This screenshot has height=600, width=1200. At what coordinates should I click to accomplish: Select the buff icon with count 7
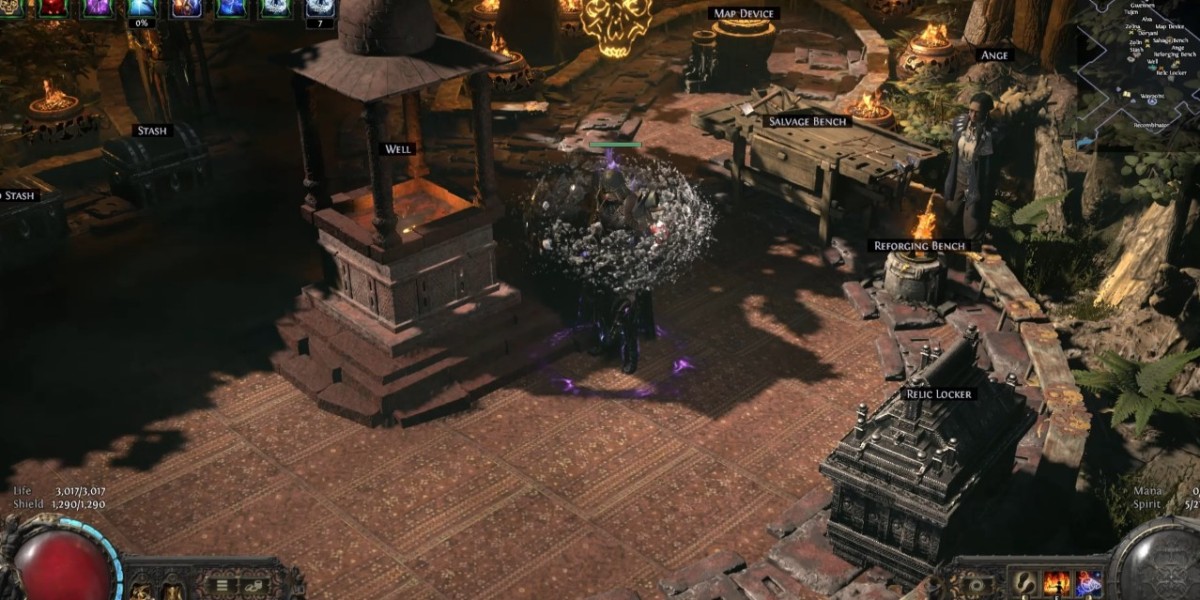tap(320, 8)
